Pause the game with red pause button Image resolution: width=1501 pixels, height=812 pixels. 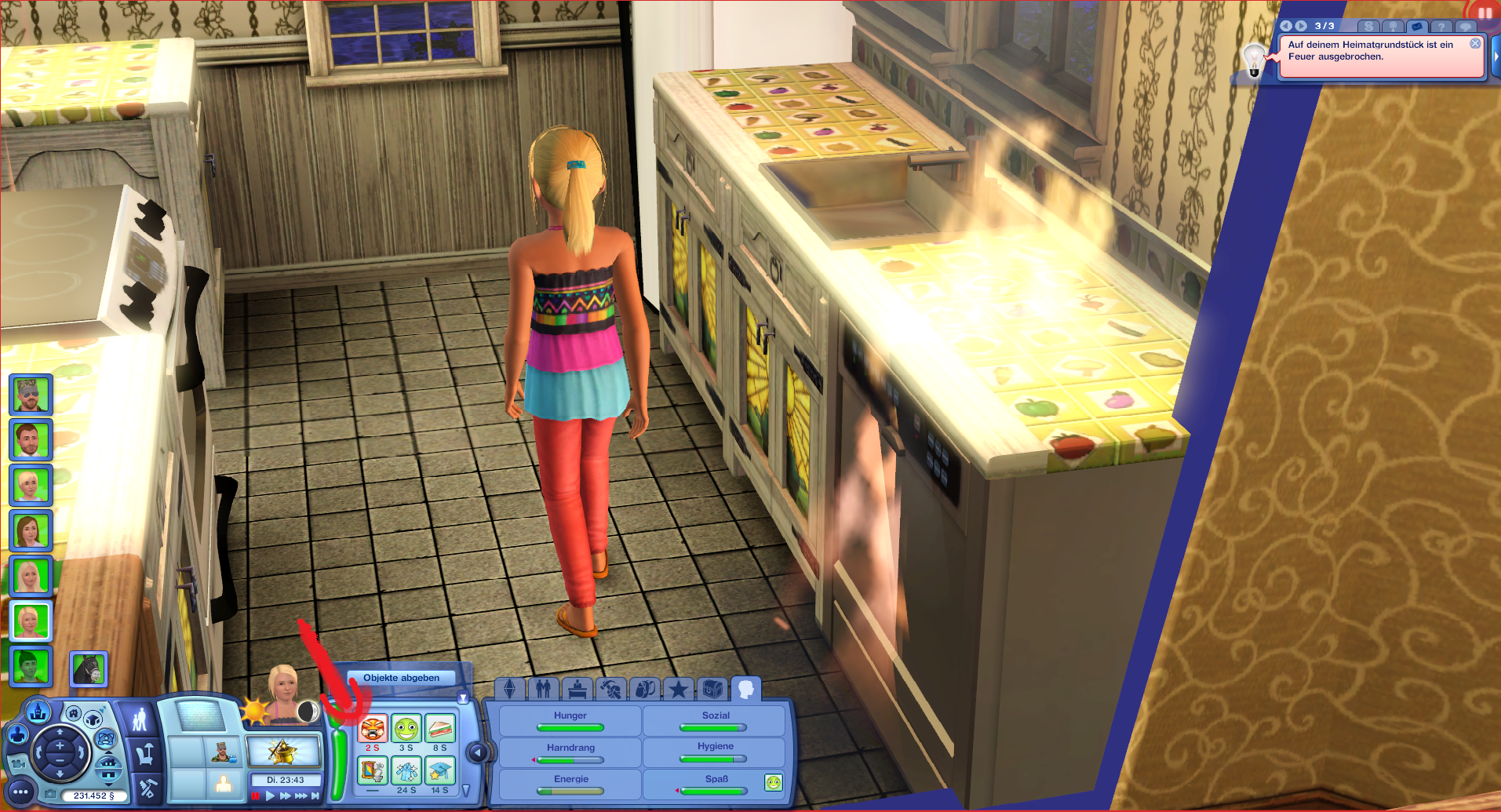tap(256, 796)
